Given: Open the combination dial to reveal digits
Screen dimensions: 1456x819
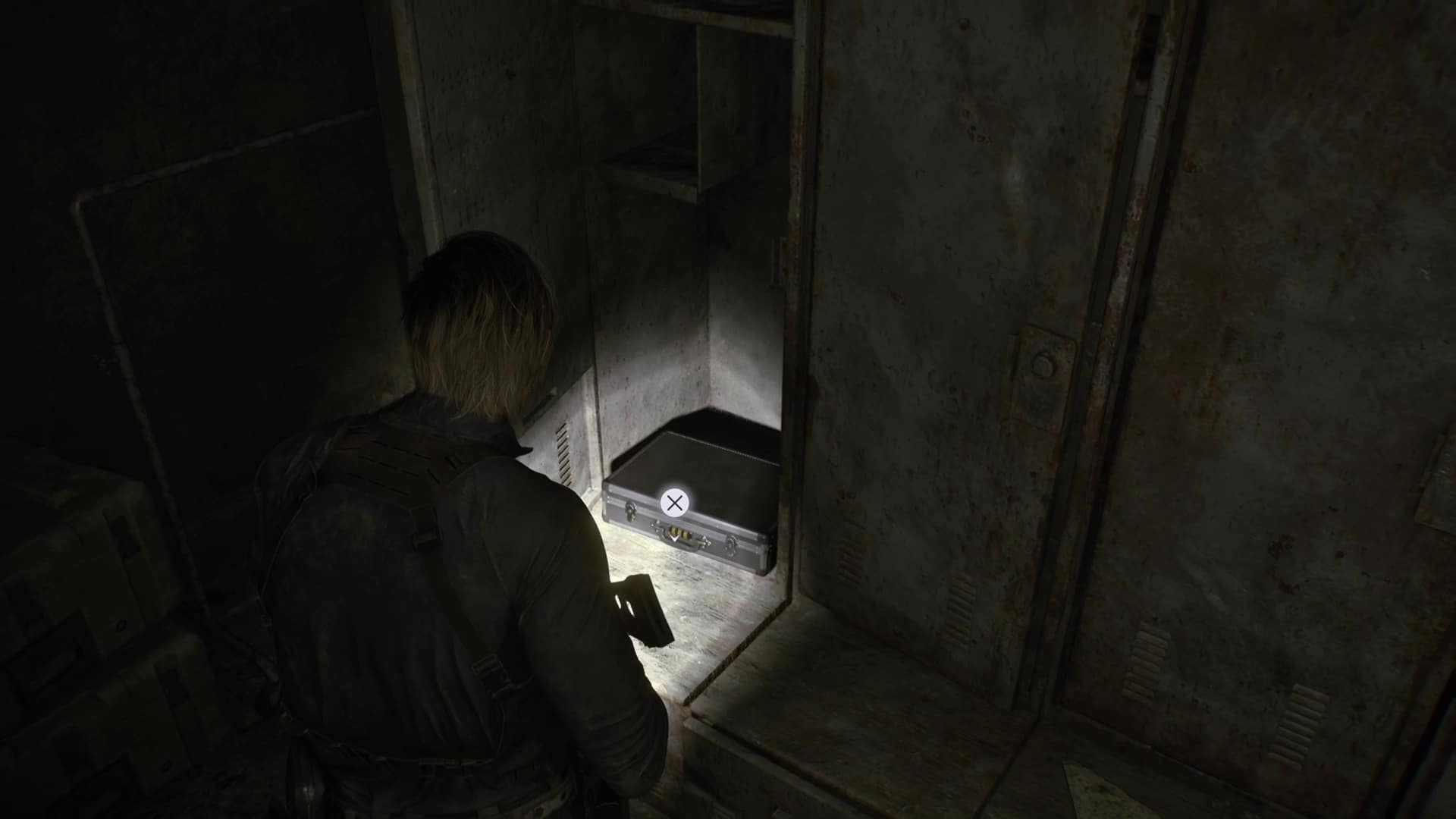Looking at the screenshot, I should 677,532.
